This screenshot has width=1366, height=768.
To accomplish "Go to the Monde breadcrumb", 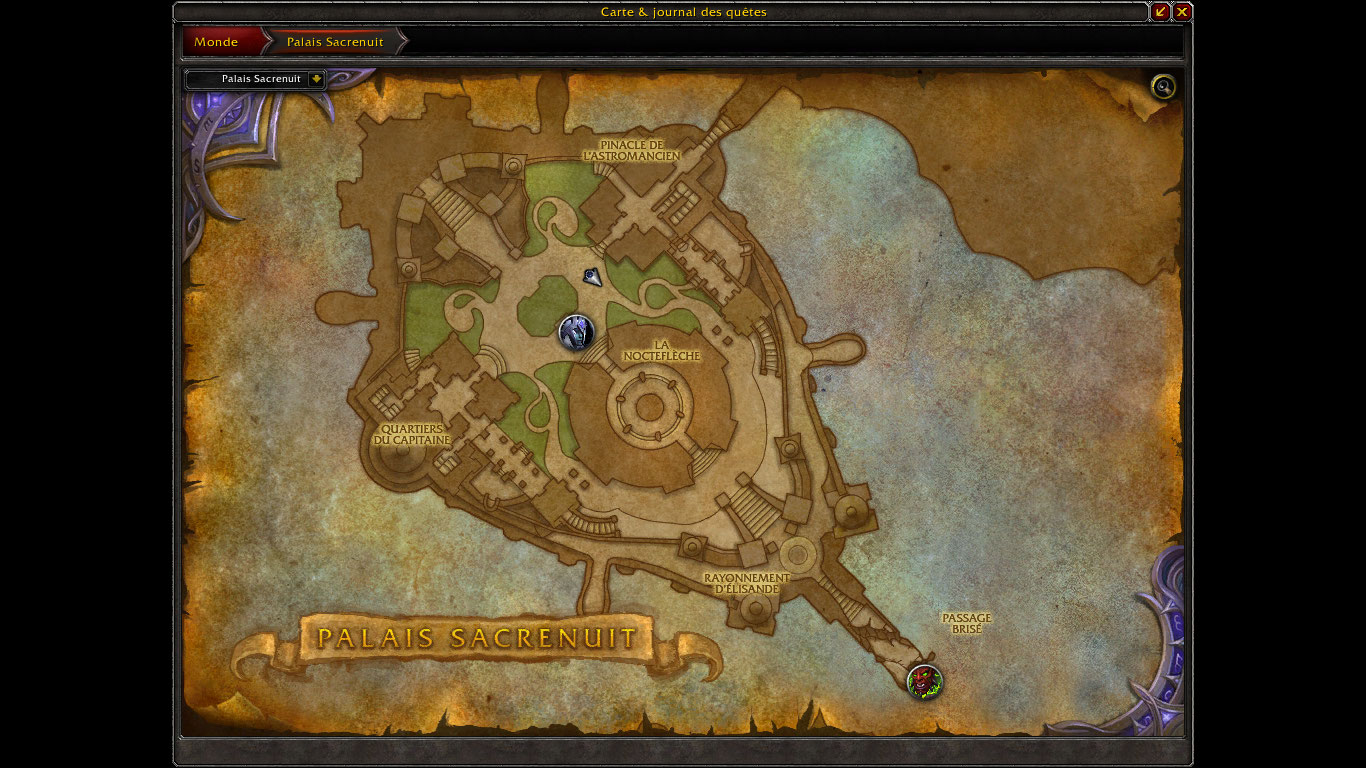I will coord(217,42).
